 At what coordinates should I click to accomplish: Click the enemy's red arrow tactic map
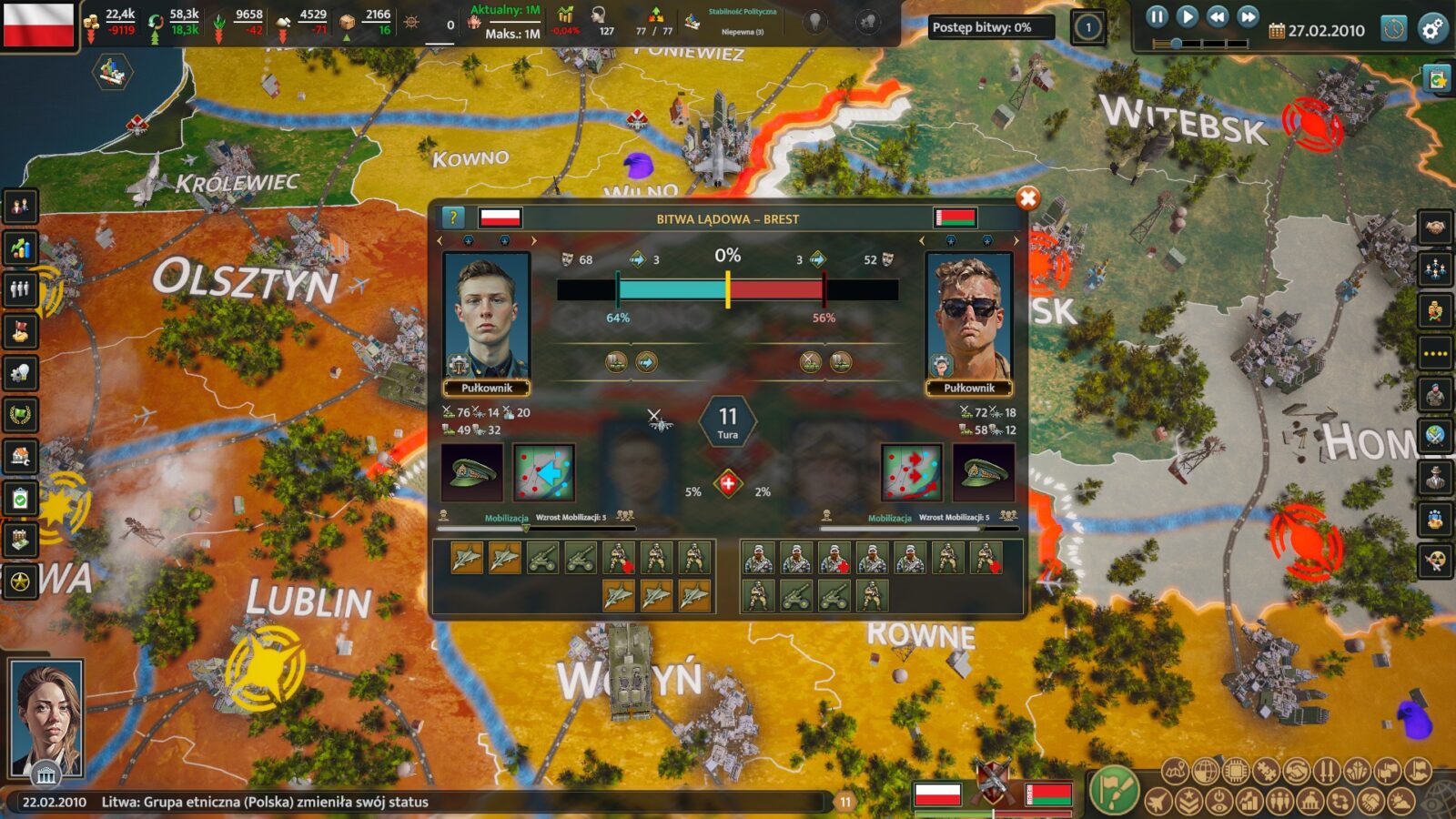pos(911,472)
